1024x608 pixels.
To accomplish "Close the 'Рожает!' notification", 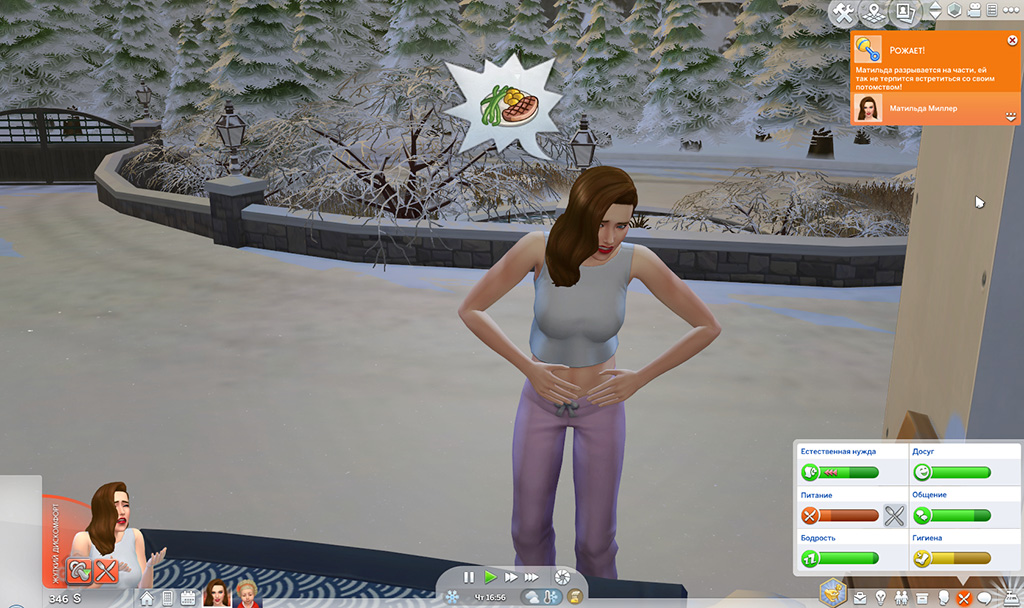I will pyautogui.click(x=1012, y=41).
